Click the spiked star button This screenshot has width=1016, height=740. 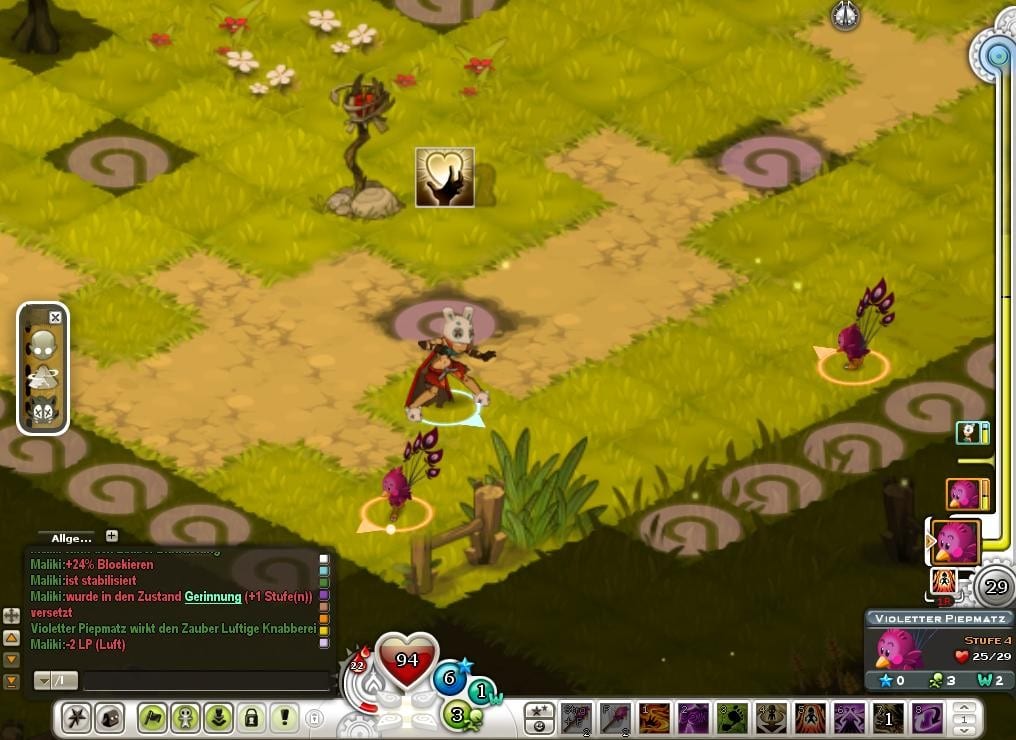(x=77, y=717)
